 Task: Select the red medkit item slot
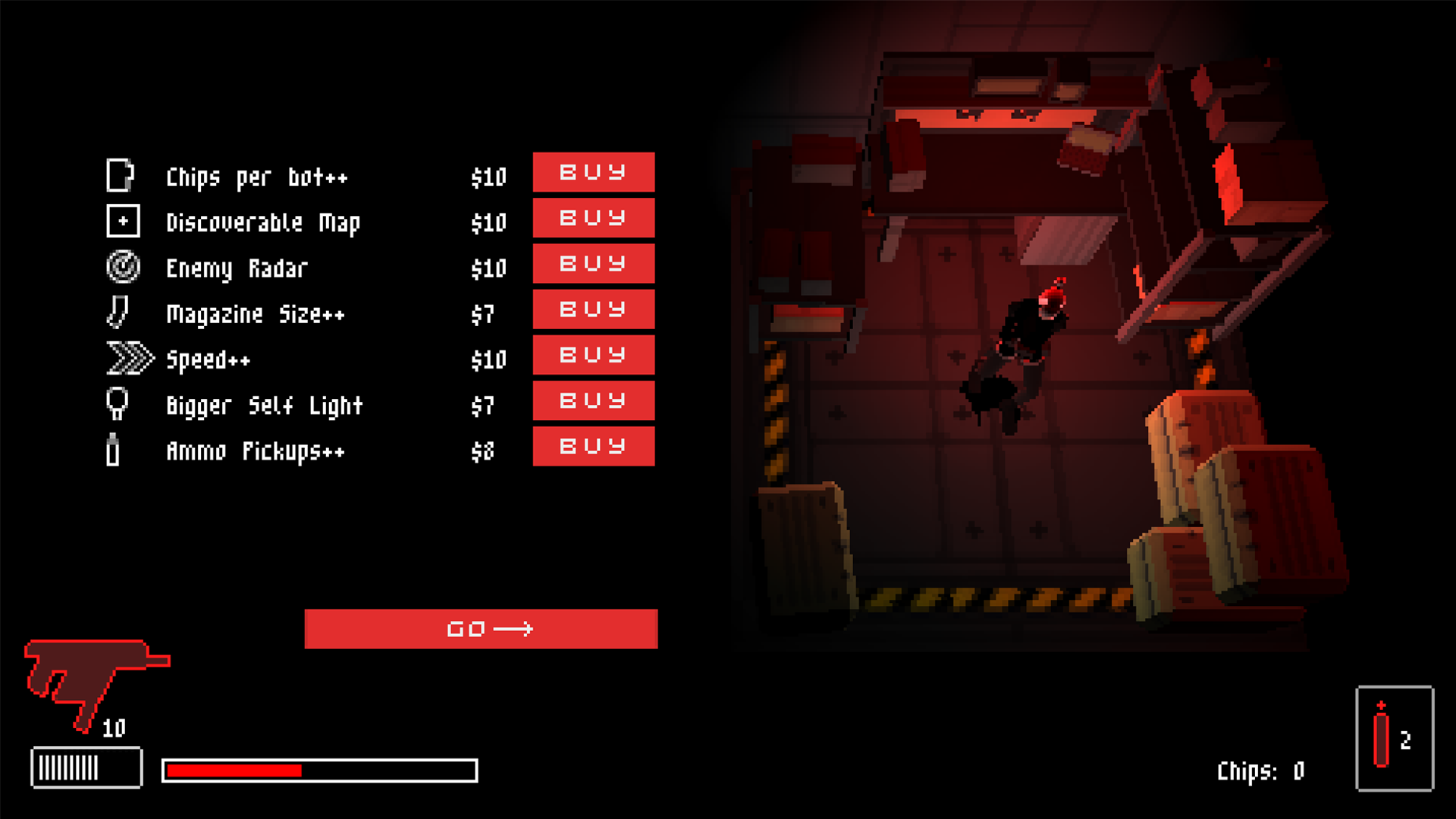click(1394, 739)
